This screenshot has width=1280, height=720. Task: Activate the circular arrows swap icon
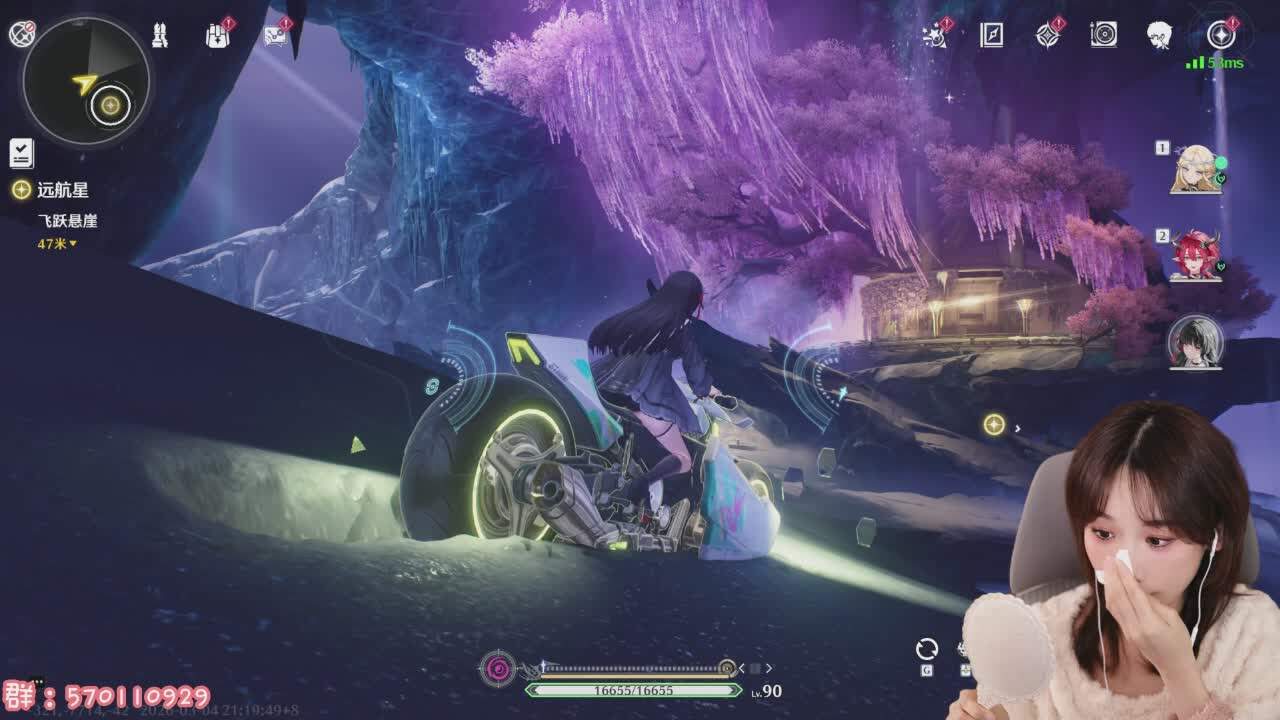click(x=927, y=649)
